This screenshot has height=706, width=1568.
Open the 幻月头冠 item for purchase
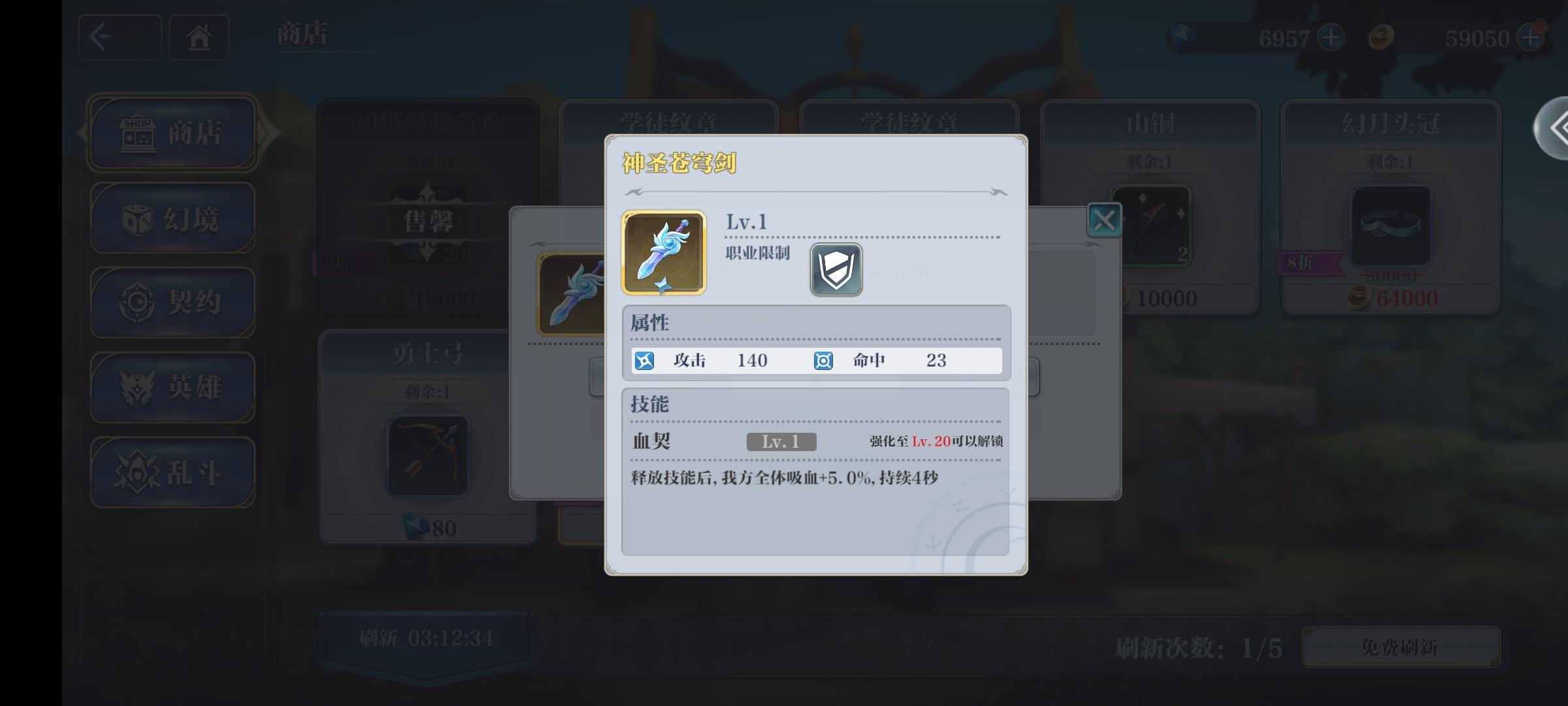click(1390, 226)
